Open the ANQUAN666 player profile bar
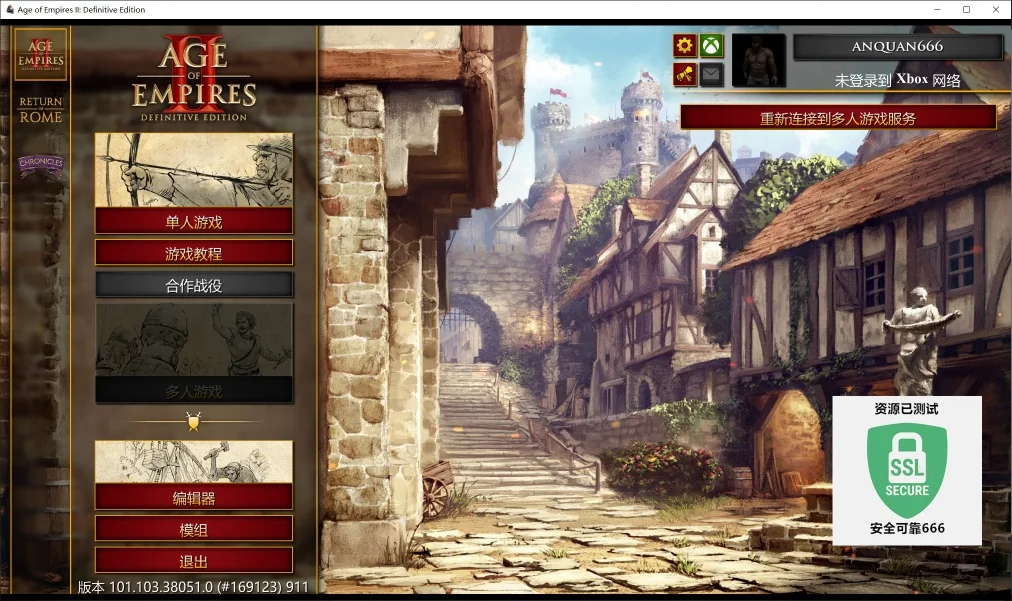This screenshot has height=601, width=1012. click(897, 47)
